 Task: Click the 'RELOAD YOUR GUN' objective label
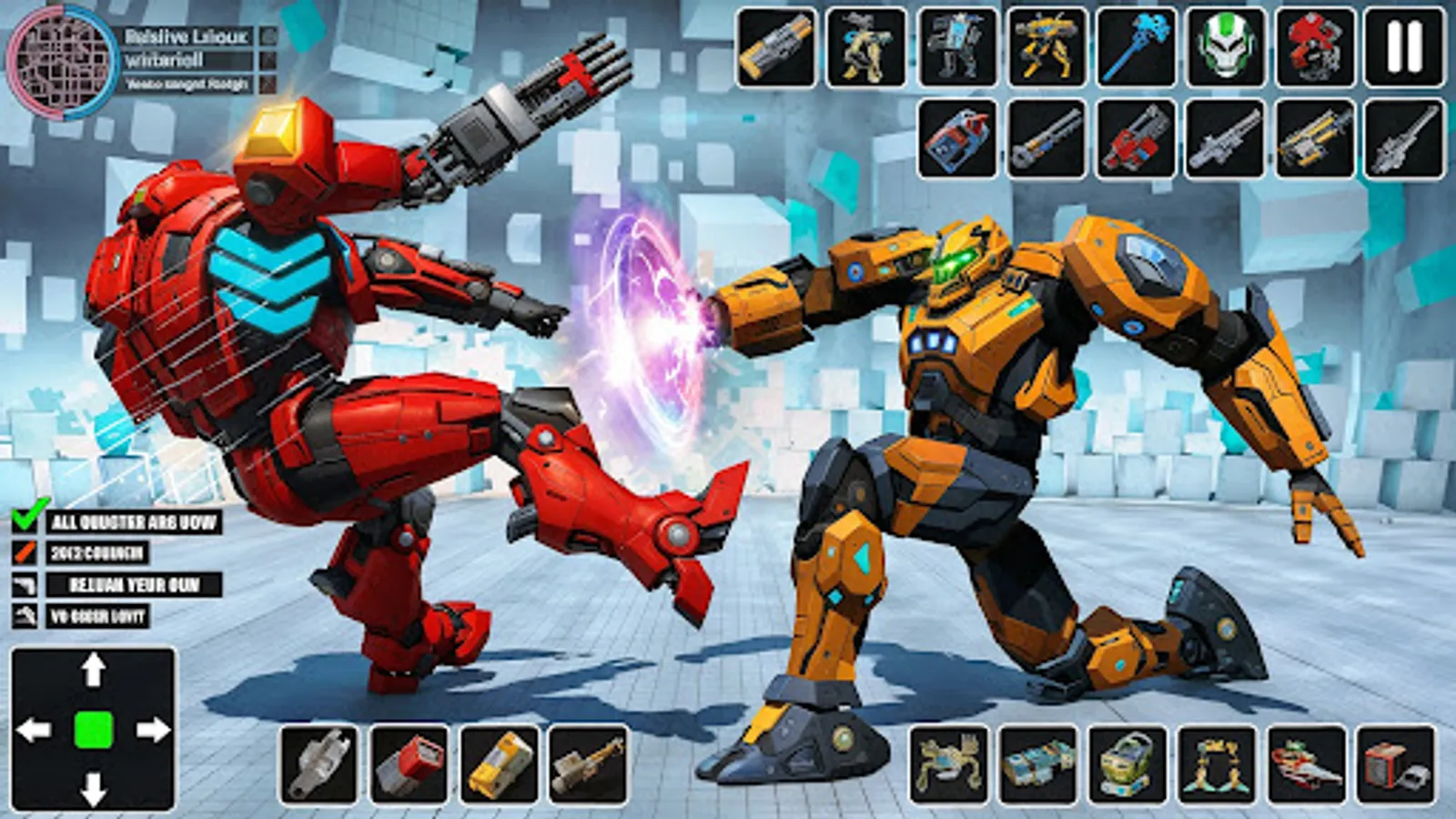tap(136, 582)
